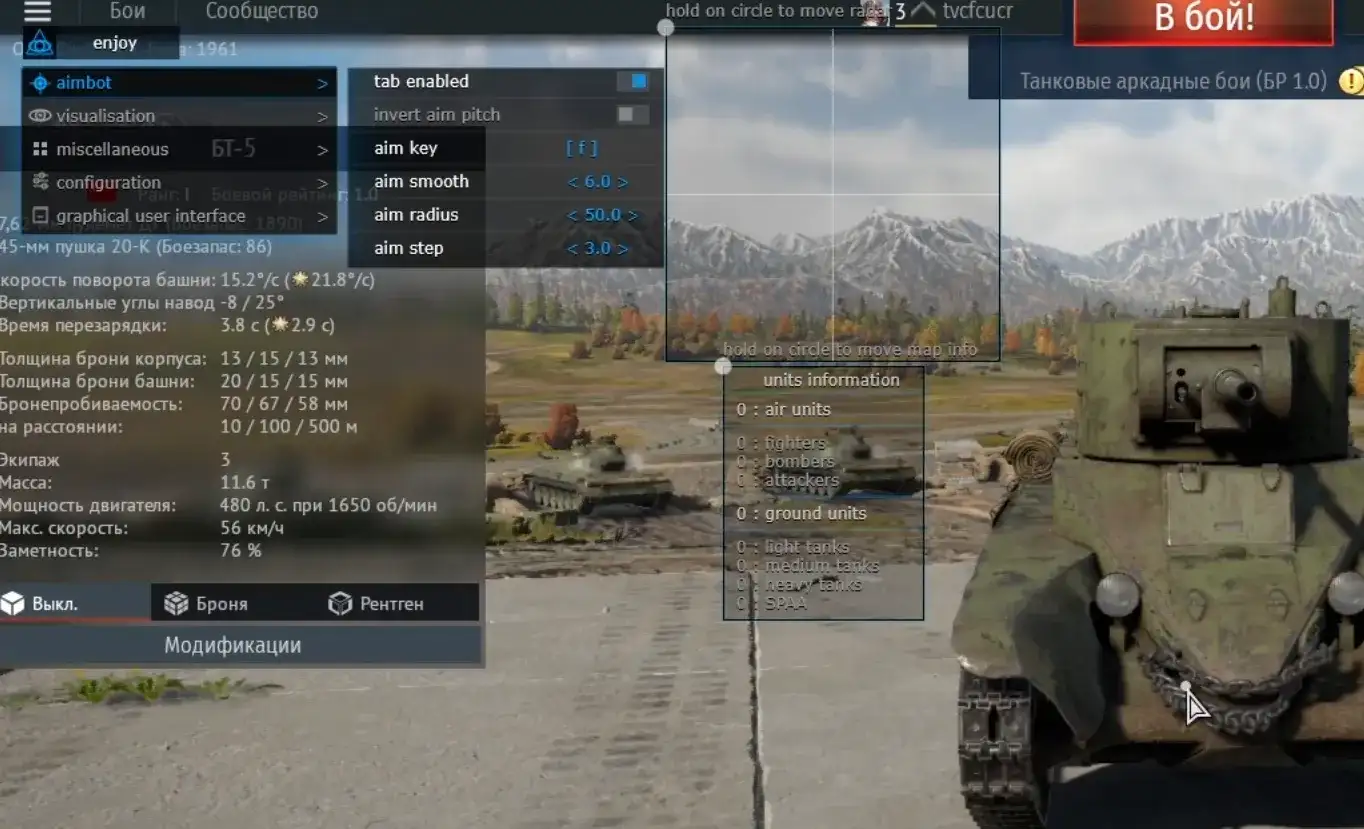Decrease the aim radius value
Screen dimensions: 1364x829
click(573, 215)
